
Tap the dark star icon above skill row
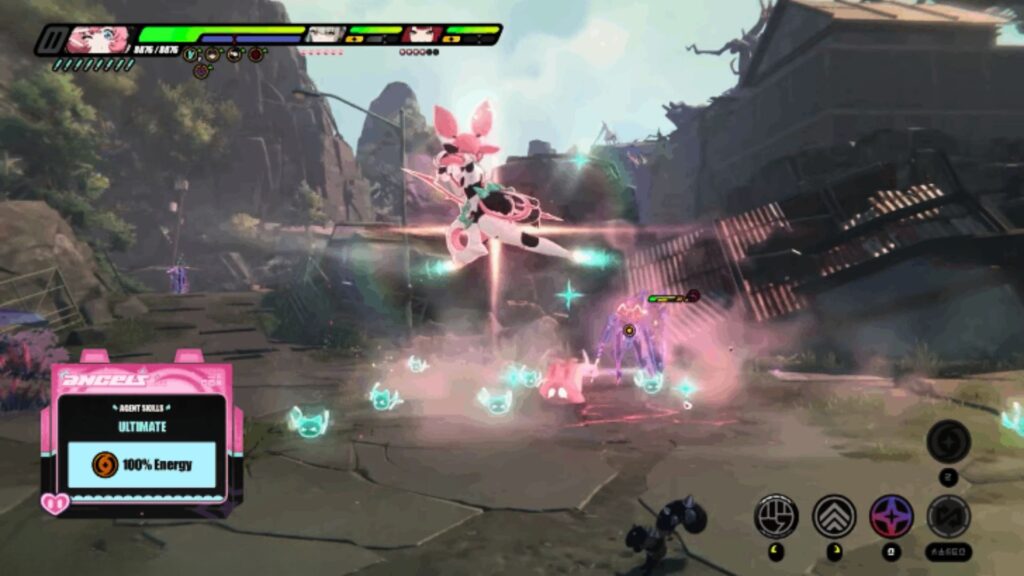coord(947,441)
